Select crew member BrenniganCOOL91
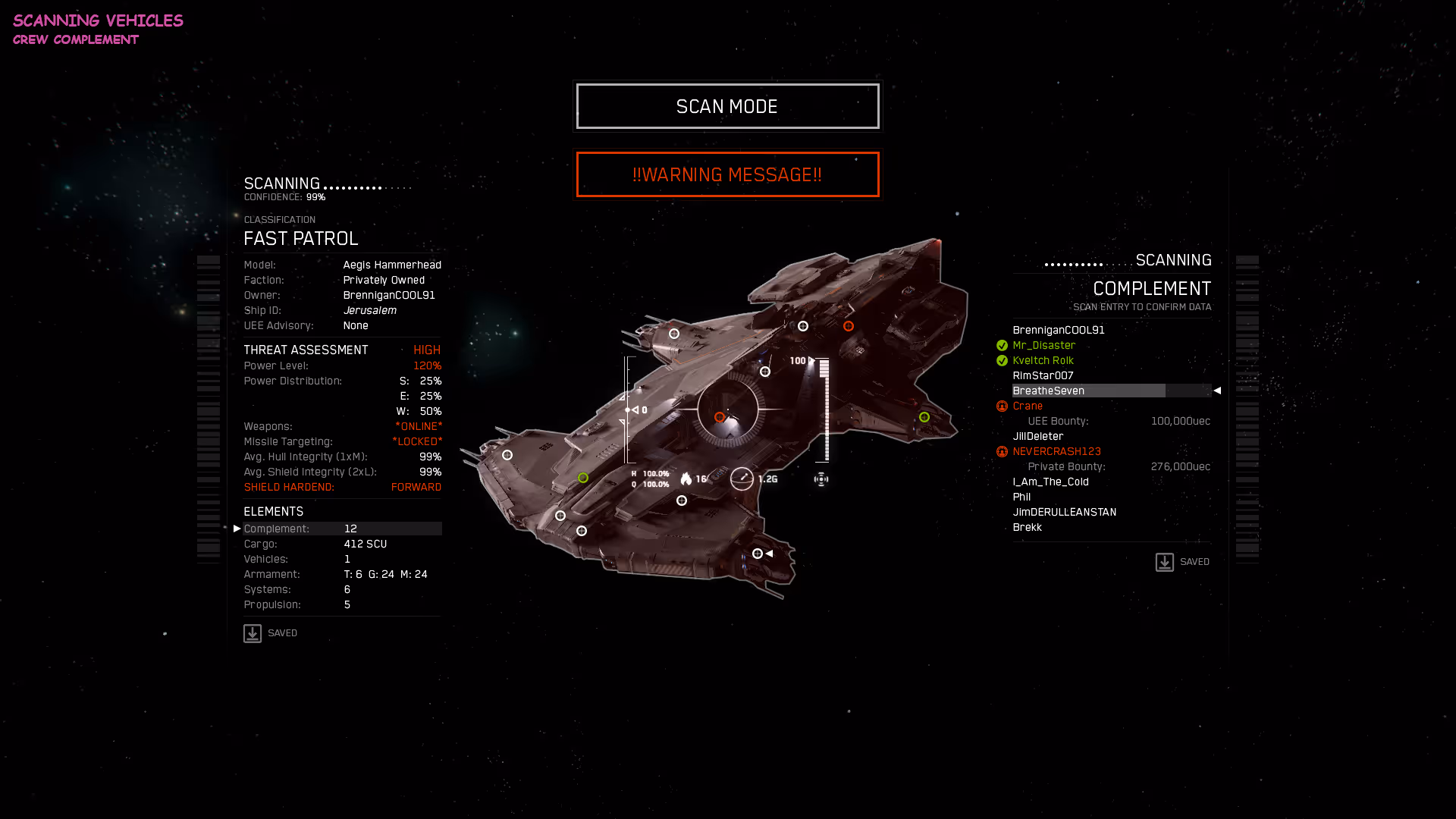 [1059, 330]
